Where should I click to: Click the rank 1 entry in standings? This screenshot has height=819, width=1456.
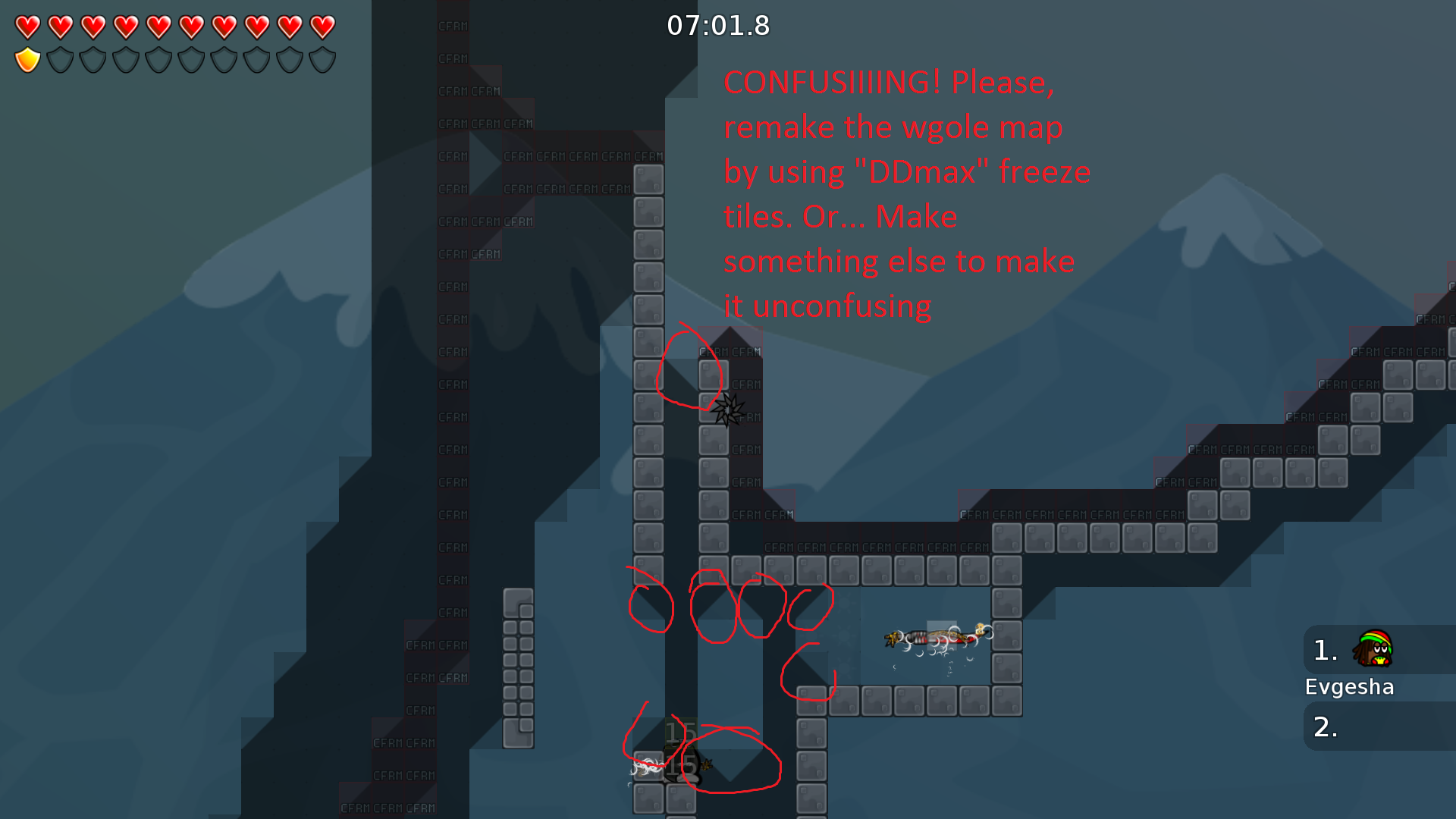pos(1326,651)
